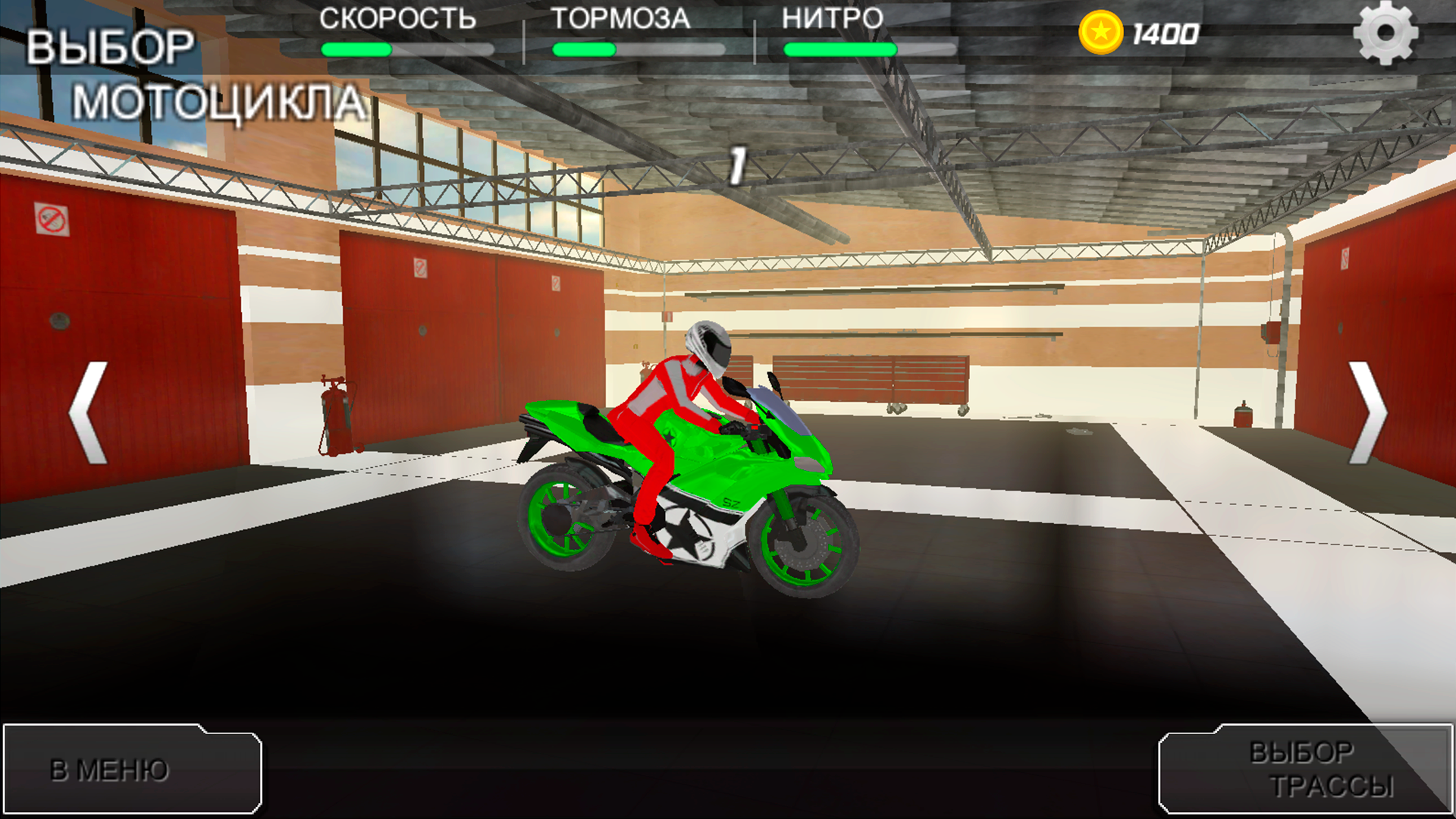Click the coin amount showing 1400
The width and height of the screenshot is (1456, 819).
point(1166,33)
